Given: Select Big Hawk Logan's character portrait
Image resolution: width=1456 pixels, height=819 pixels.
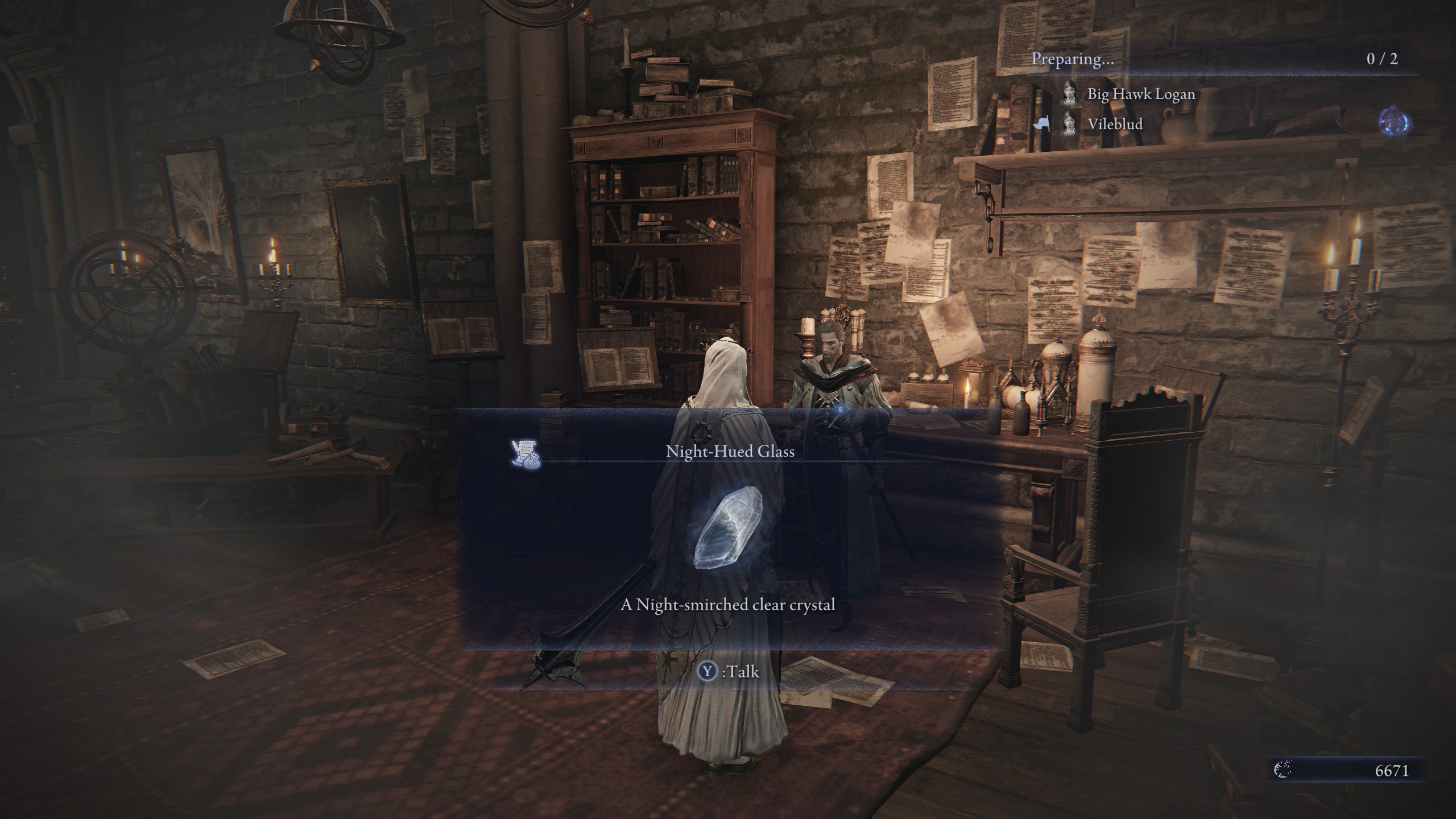Looking at the screenshot, I should click(1069, 95).
